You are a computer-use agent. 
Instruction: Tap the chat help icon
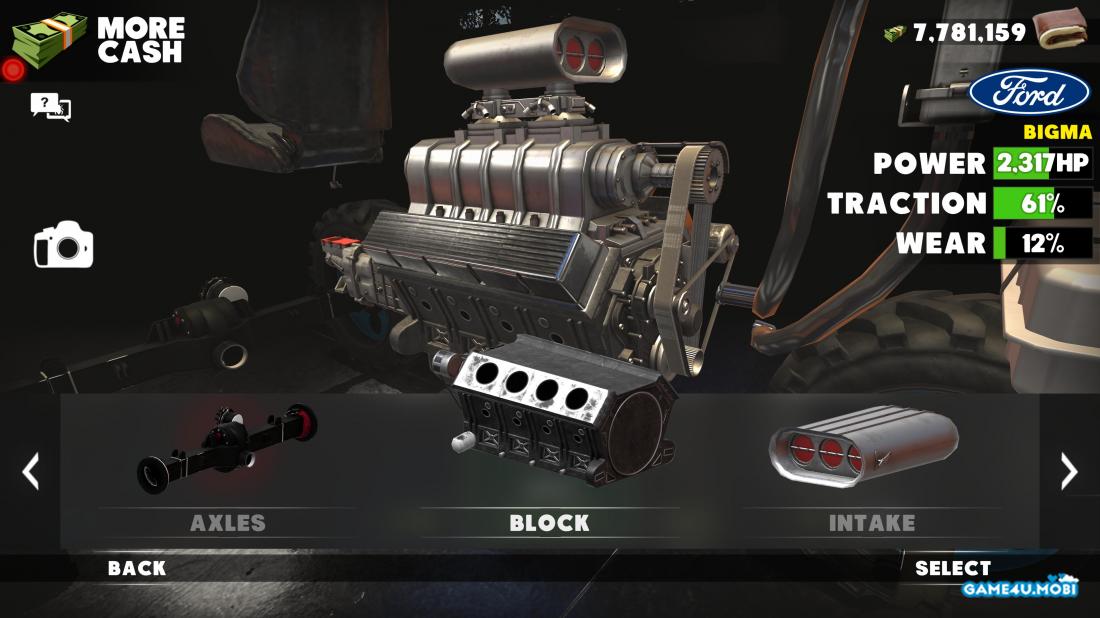tap(51, 106)
